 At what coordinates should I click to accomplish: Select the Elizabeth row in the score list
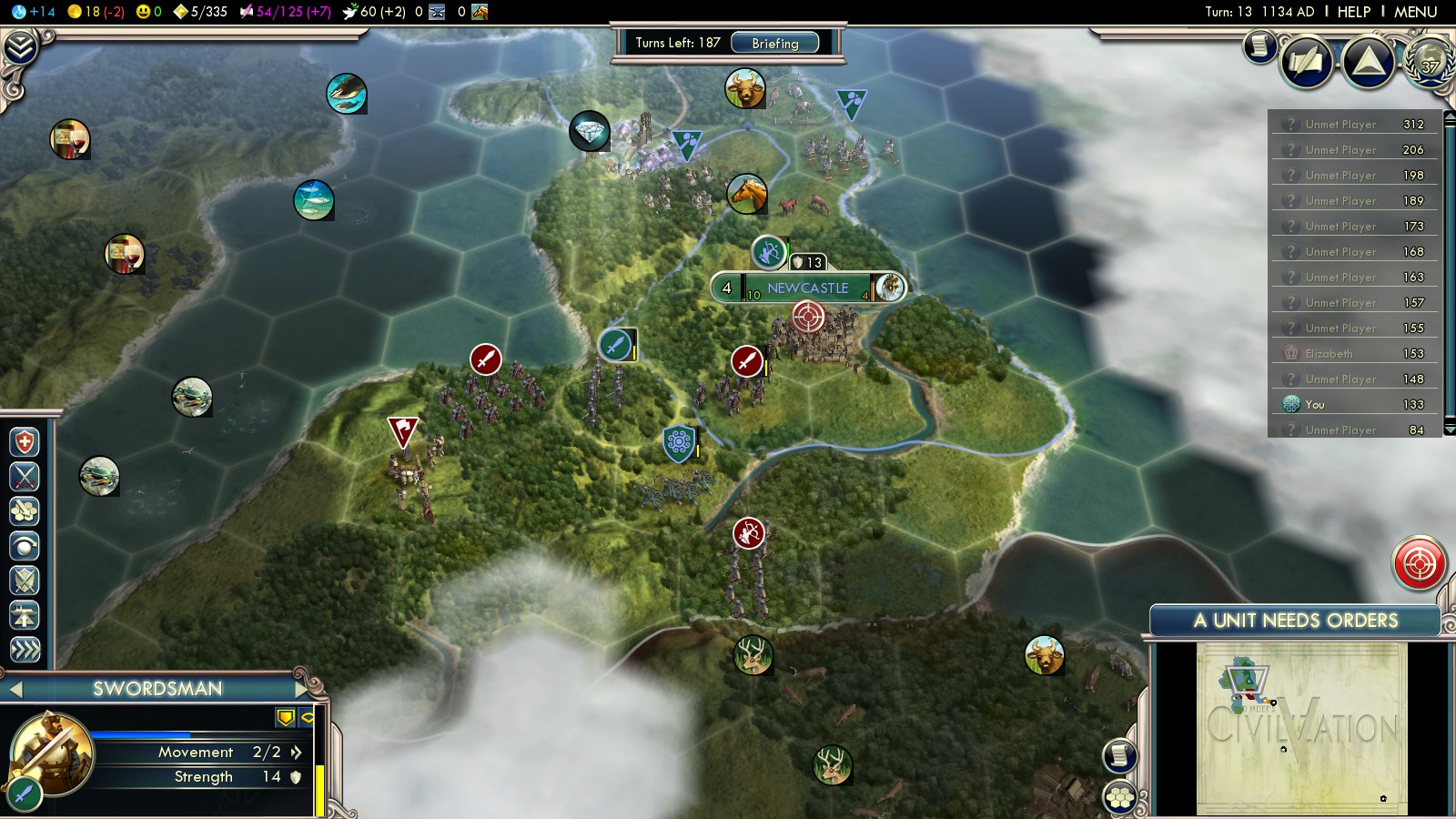point(1355,353)
